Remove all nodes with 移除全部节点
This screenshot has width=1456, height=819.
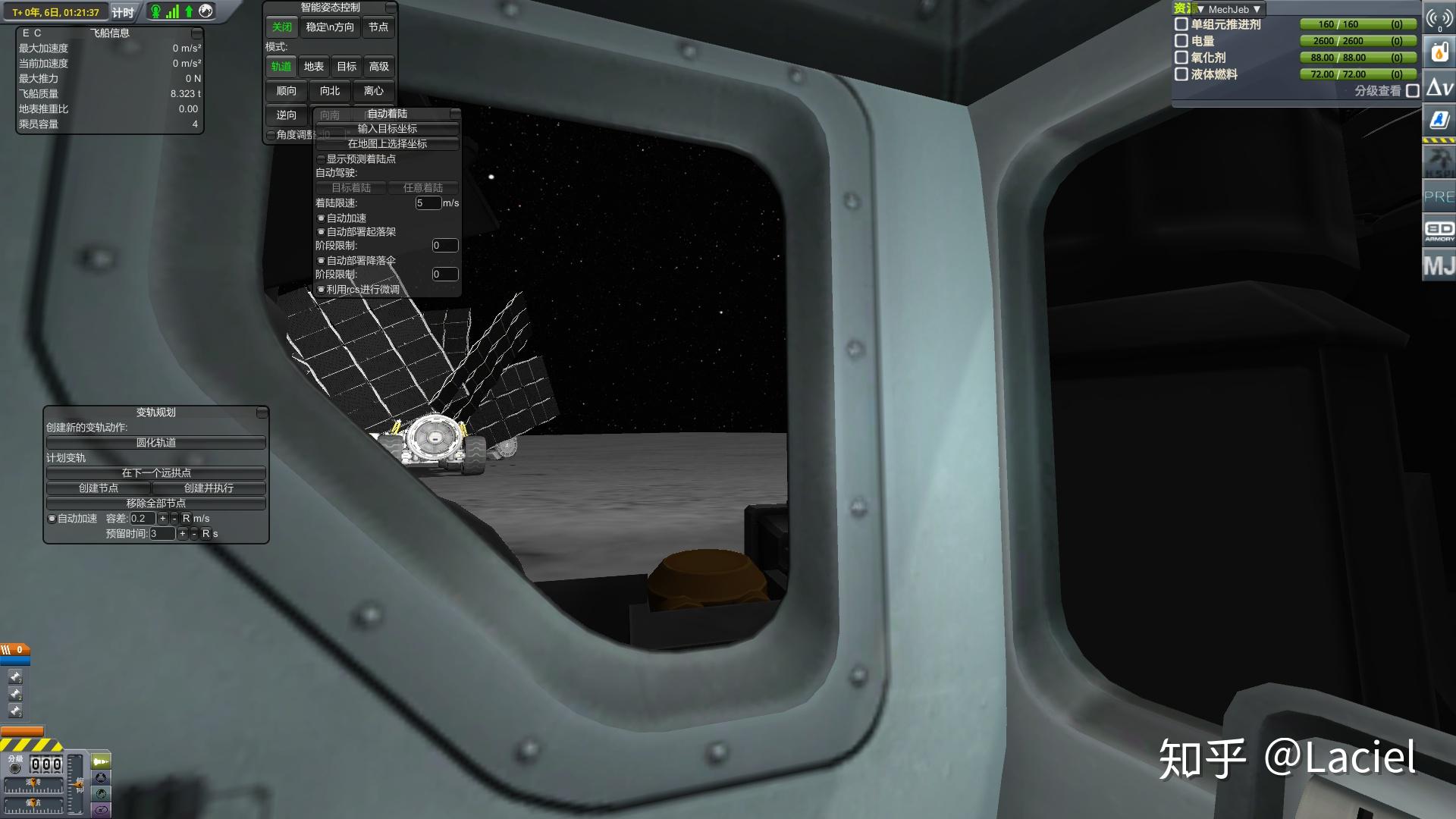coord(155,504)
